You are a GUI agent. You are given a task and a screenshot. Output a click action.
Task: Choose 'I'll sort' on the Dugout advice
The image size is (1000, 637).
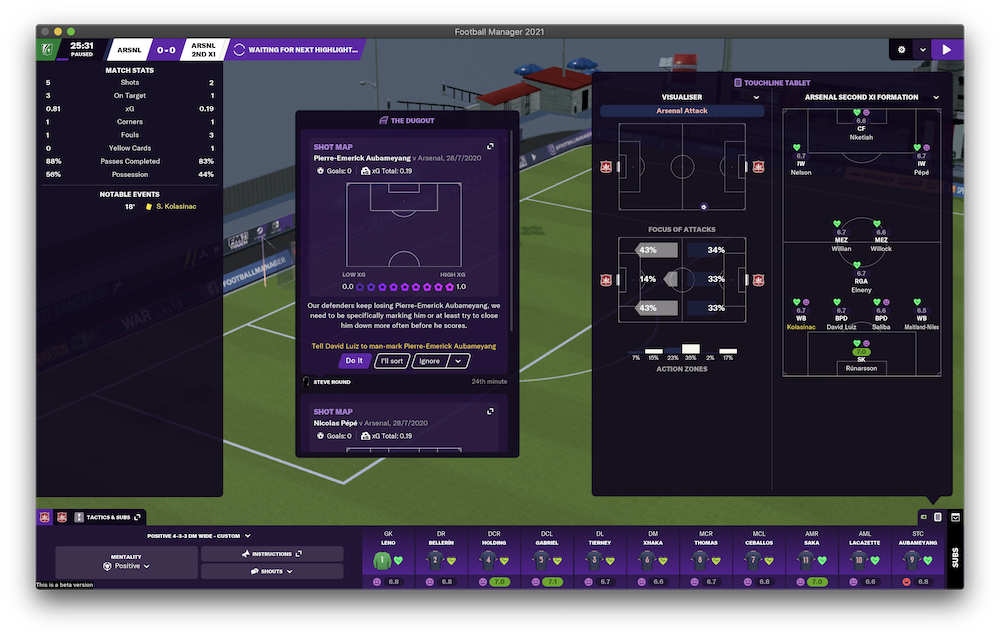pyautogui.click(x=392, y=361)
